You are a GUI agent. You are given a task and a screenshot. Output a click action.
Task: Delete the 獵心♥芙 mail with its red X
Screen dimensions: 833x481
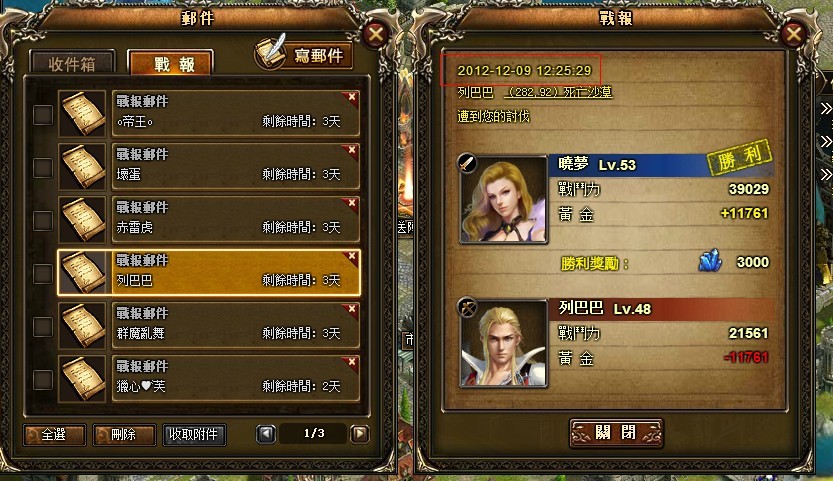[351, 362]
